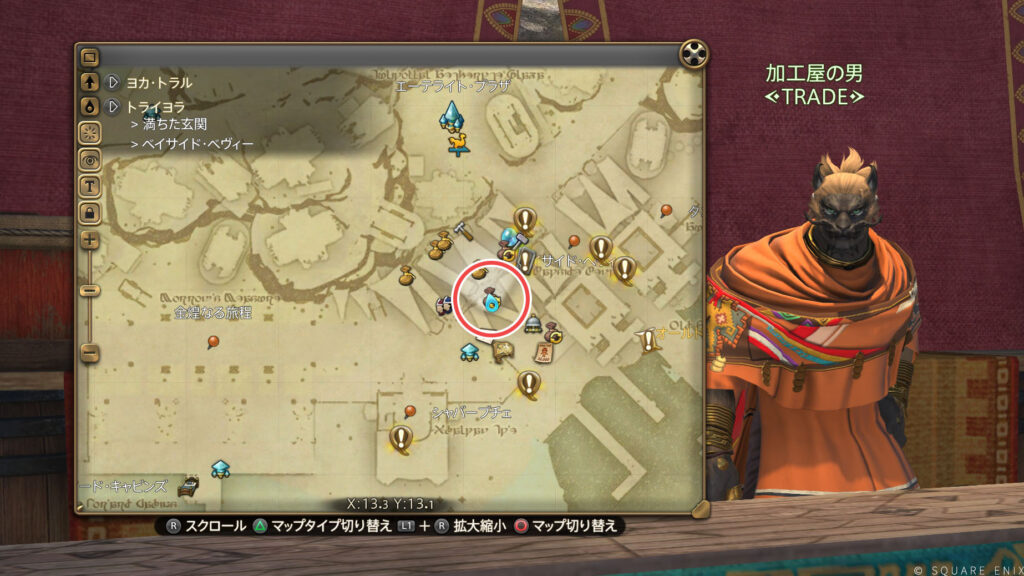Close the map window
This screenshot has width=1024, height=576.
tap(692, 53)
